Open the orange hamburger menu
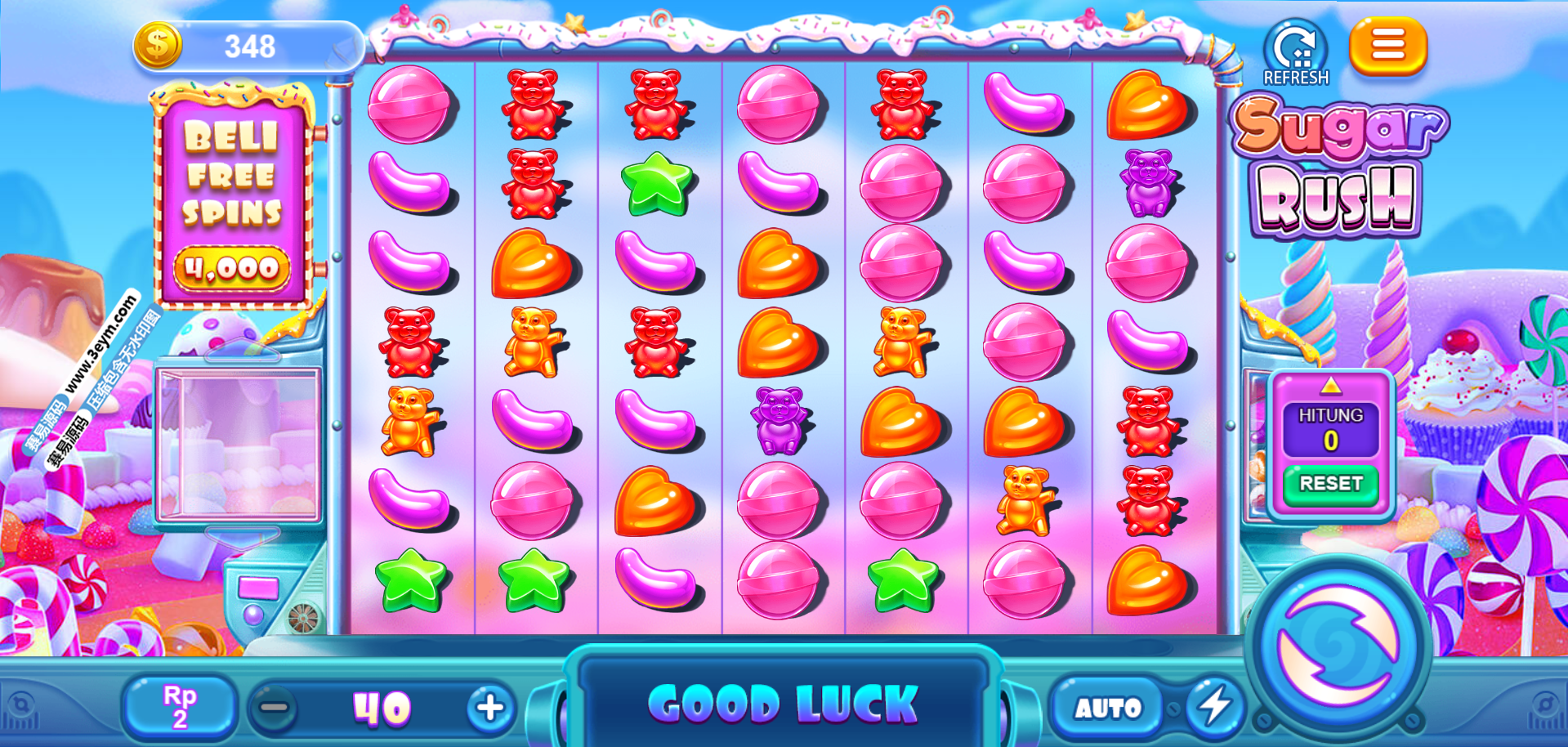Viewport: 1568px width, 747px height. pyautogui.click(x=1387, y=46)
